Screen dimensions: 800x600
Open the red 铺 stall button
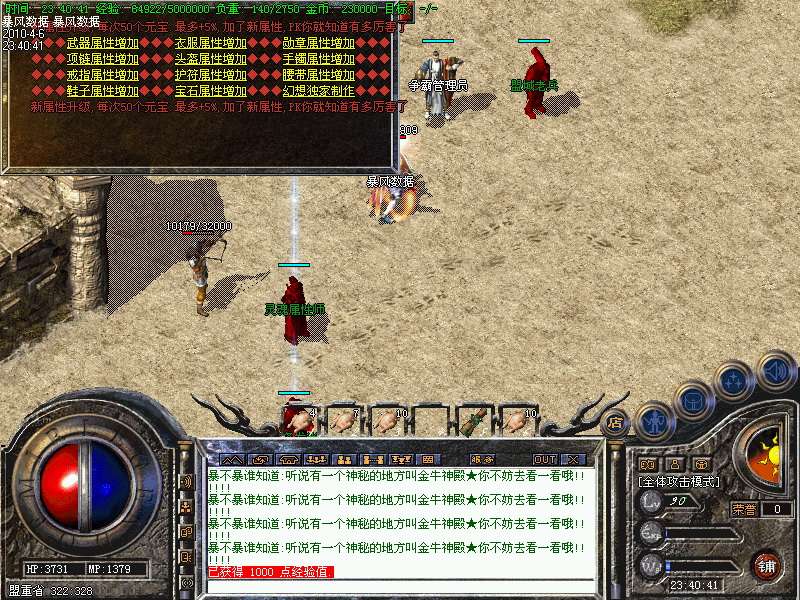click(766, 565)
